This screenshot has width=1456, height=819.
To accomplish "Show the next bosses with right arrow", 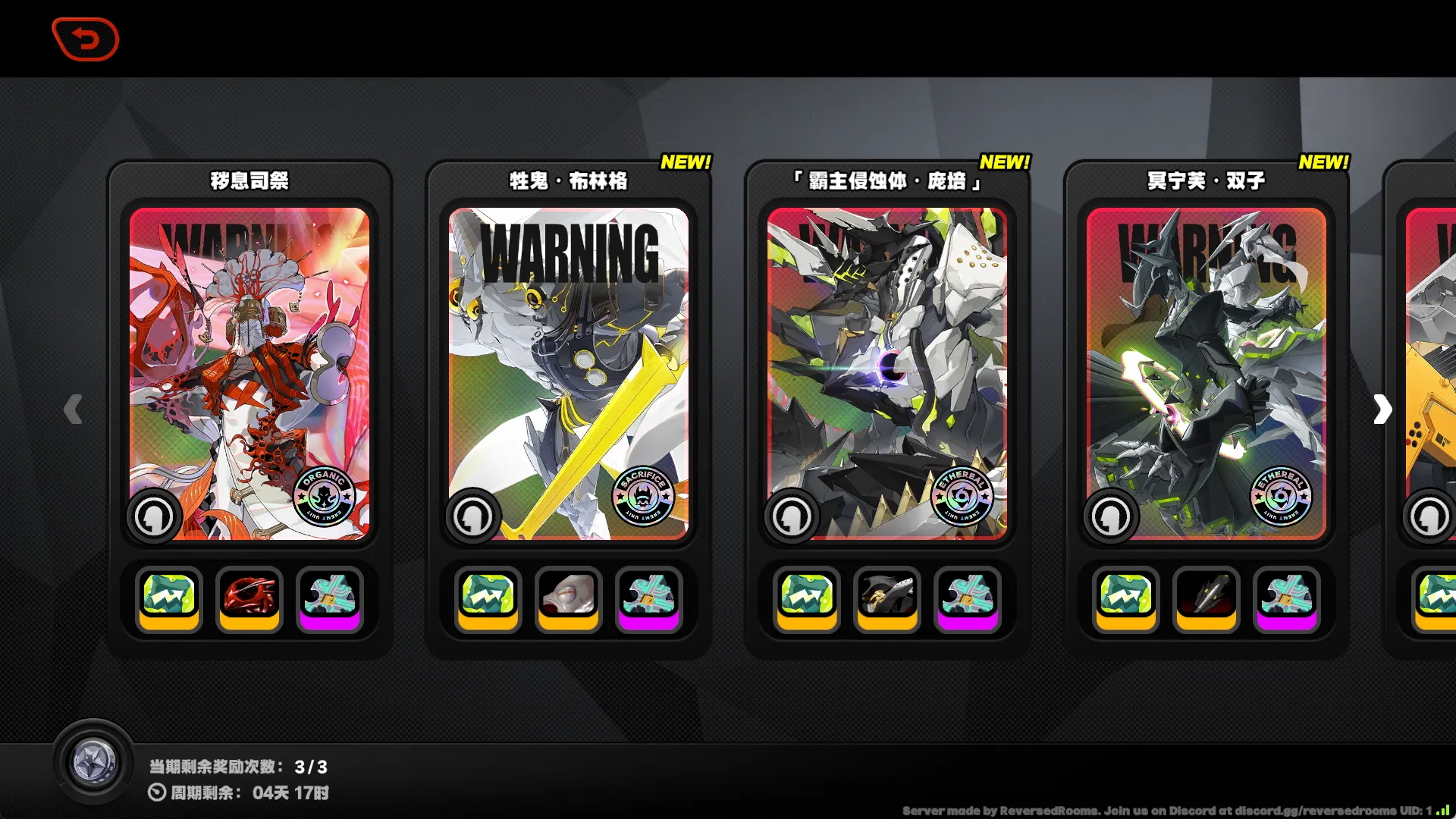I will tap(1382, 409).
